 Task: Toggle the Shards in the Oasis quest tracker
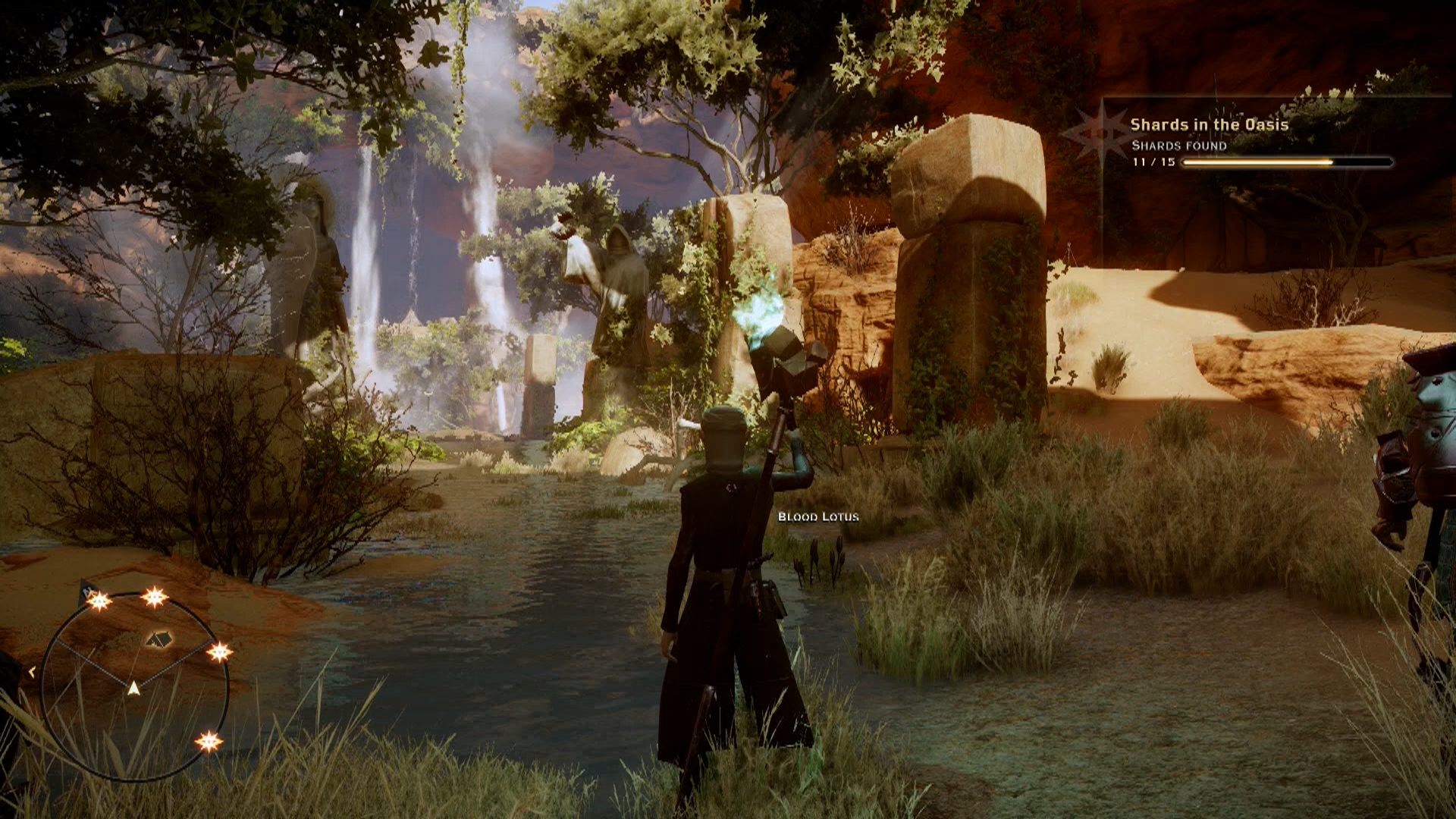point(1210,124)
